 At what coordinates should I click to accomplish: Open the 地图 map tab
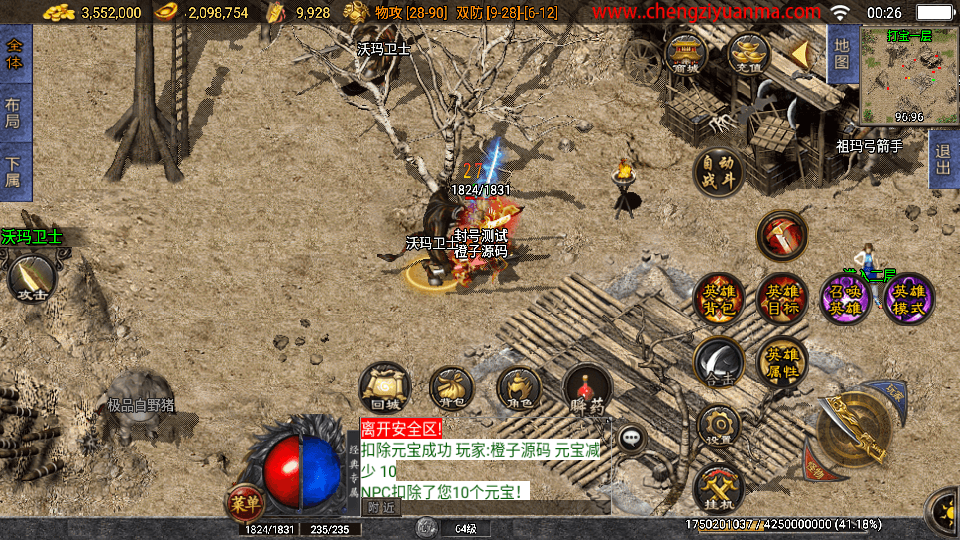(842, 54)
